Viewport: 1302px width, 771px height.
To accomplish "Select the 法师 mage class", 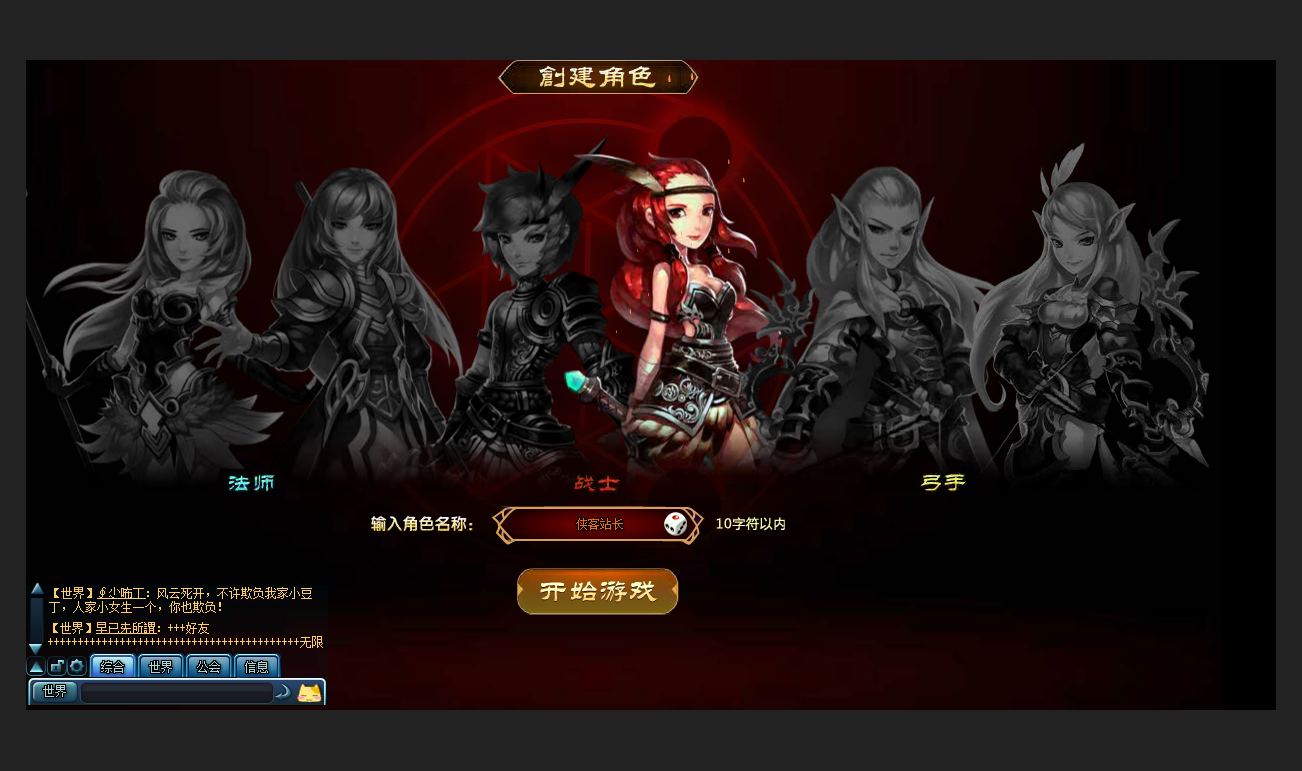I will coord(249,483).
